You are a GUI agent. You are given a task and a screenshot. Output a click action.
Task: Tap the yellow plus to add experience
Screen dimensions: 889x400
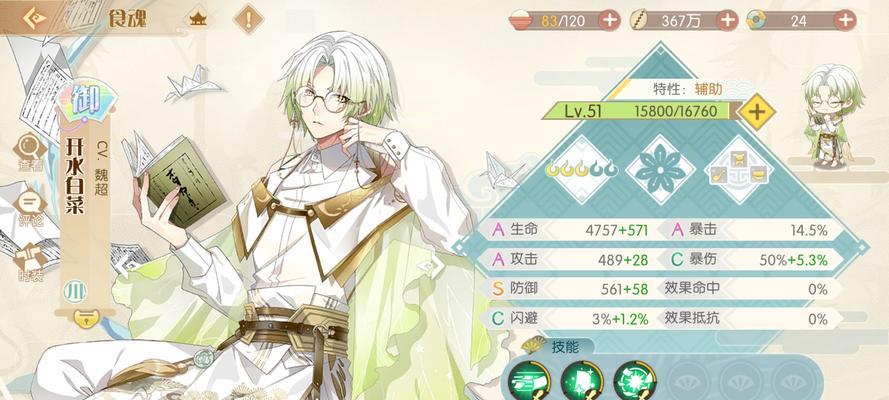point(759,111)
